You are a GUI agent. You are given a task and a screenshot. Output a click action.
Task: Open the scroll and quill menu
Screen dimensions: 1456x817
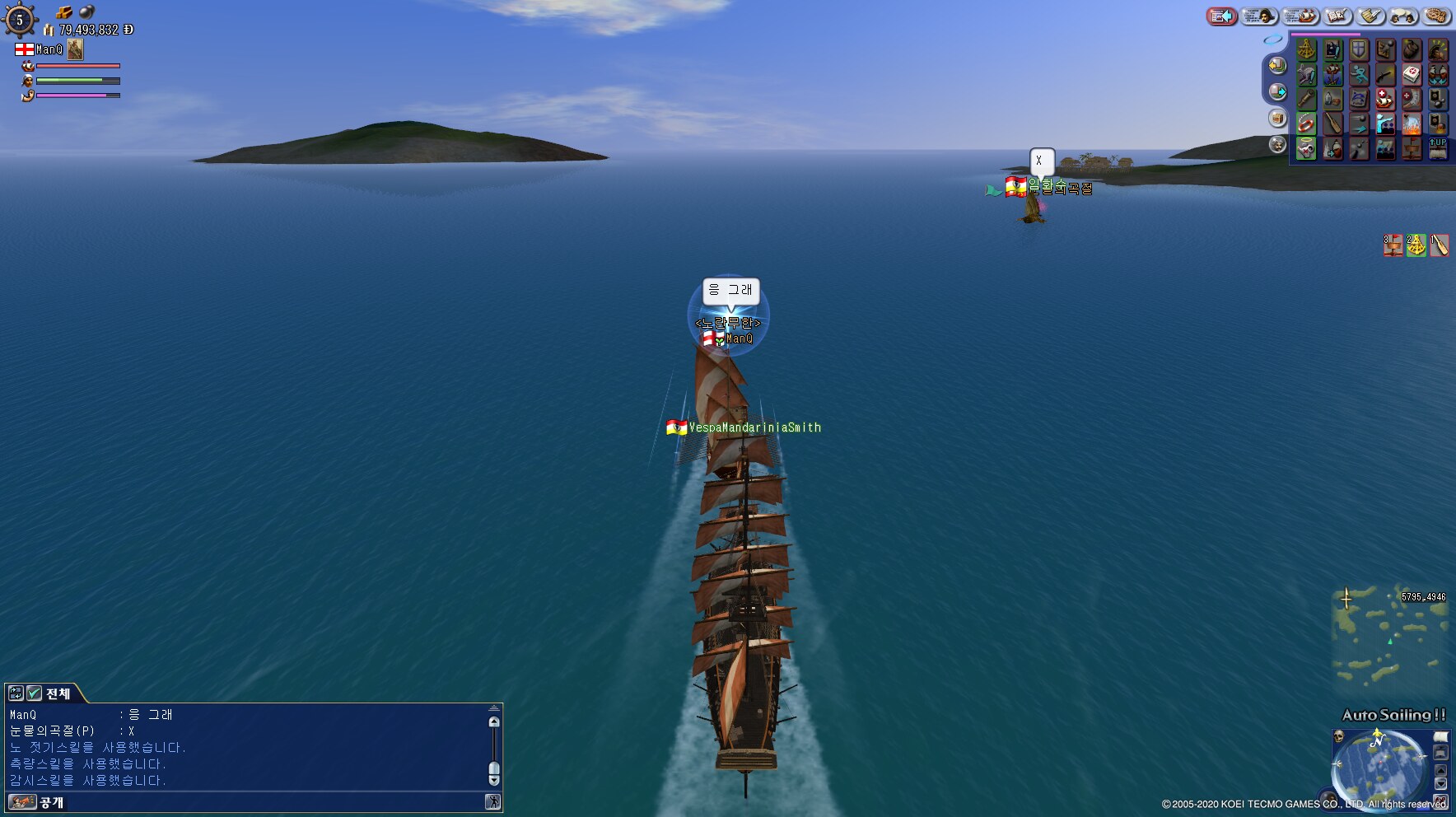pyautogui.click(x=1371, y=16)
